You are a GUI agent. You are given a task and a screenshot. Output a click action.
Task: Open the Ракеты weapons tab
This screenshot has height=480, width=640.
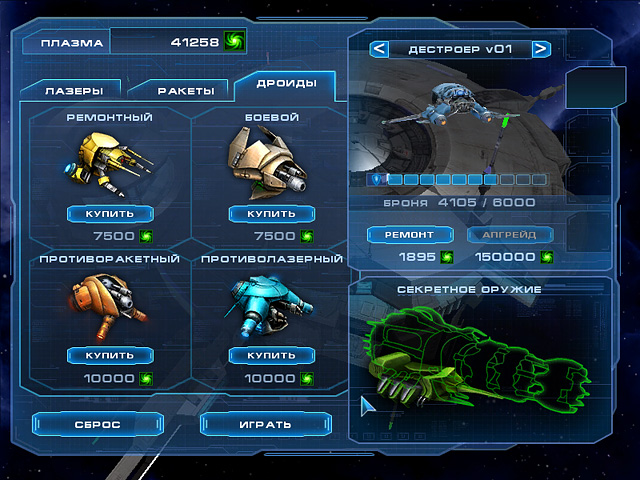coord(184,90)
